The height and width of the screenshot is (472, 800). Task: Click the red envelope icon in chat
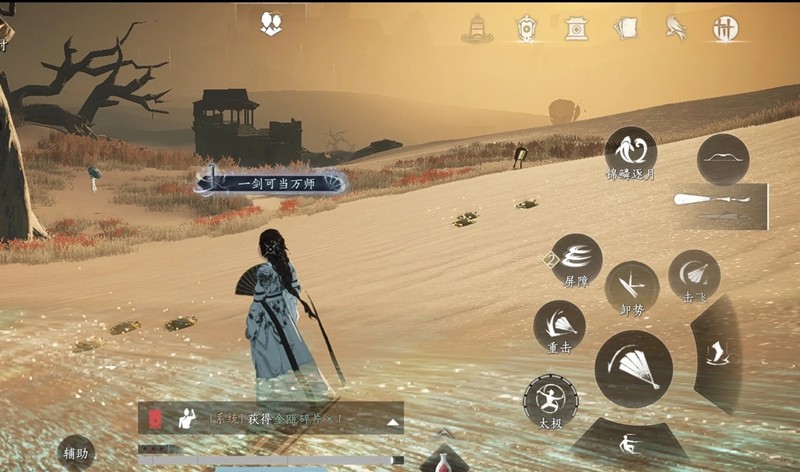click(x=155, y=418)
